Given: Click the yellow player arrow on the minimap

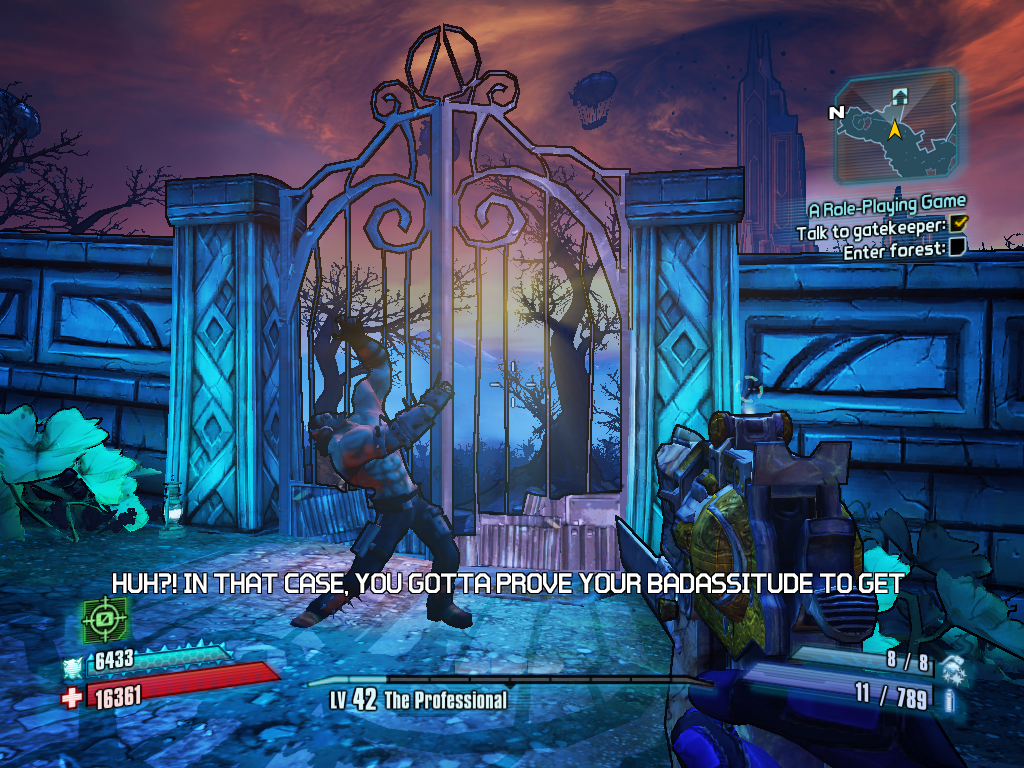Looking at the screenshot, I should (896, 129).
